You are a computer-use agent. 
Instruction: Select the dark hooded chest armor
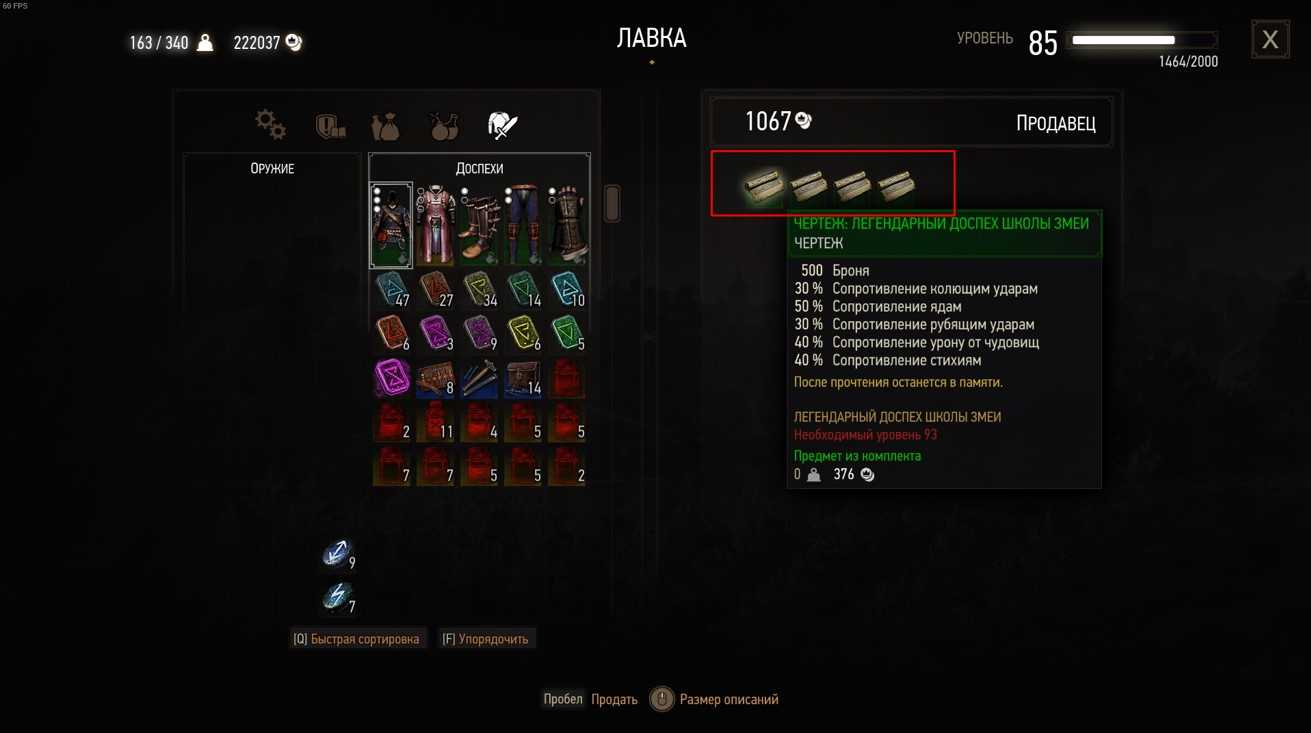pyautogui.click(x=391, y=225)
